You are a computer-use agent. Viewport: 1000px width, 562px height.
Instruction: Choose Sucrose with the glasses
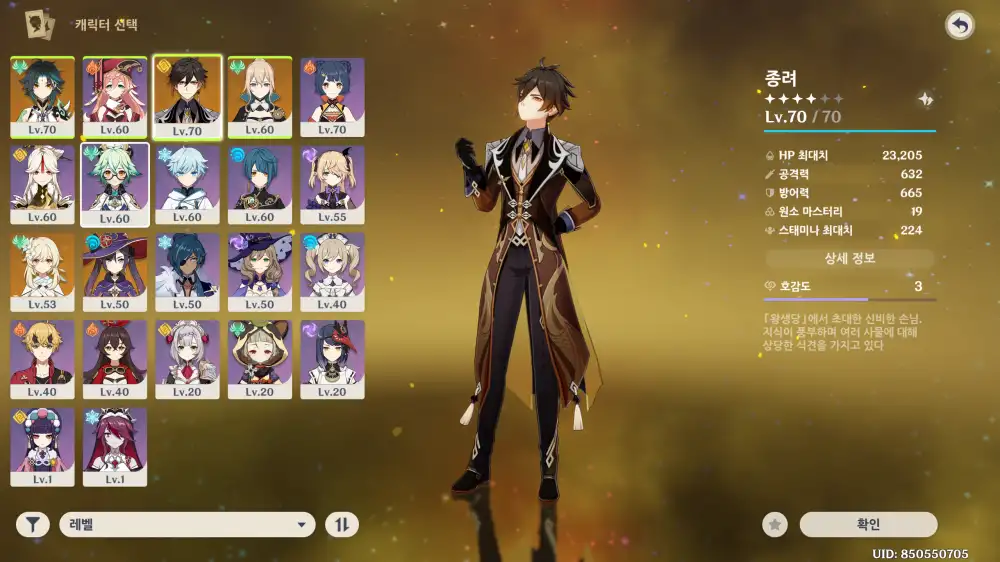115,184
